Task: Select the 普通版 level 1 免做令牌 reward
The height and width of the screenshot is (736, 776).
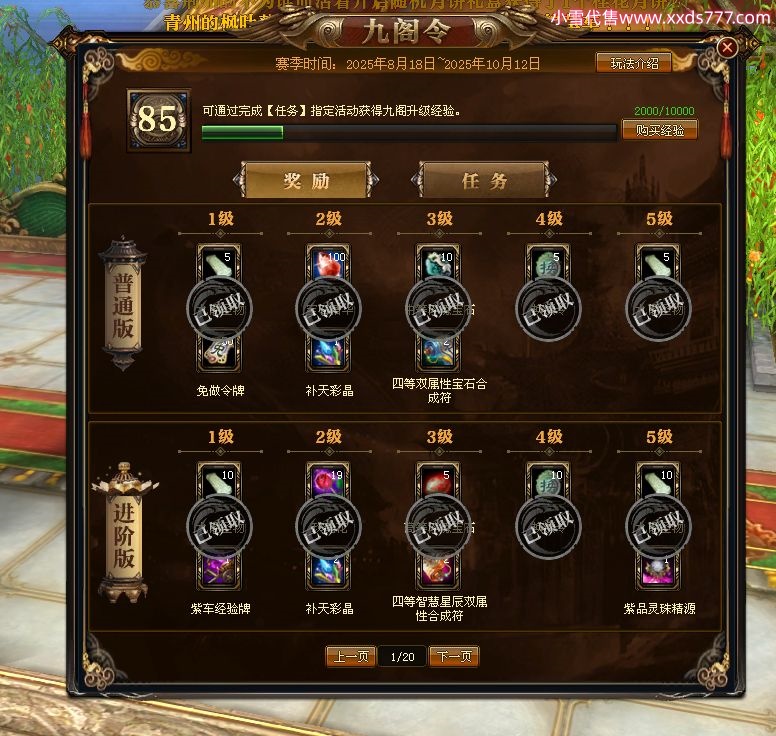Action: (219, 309)
